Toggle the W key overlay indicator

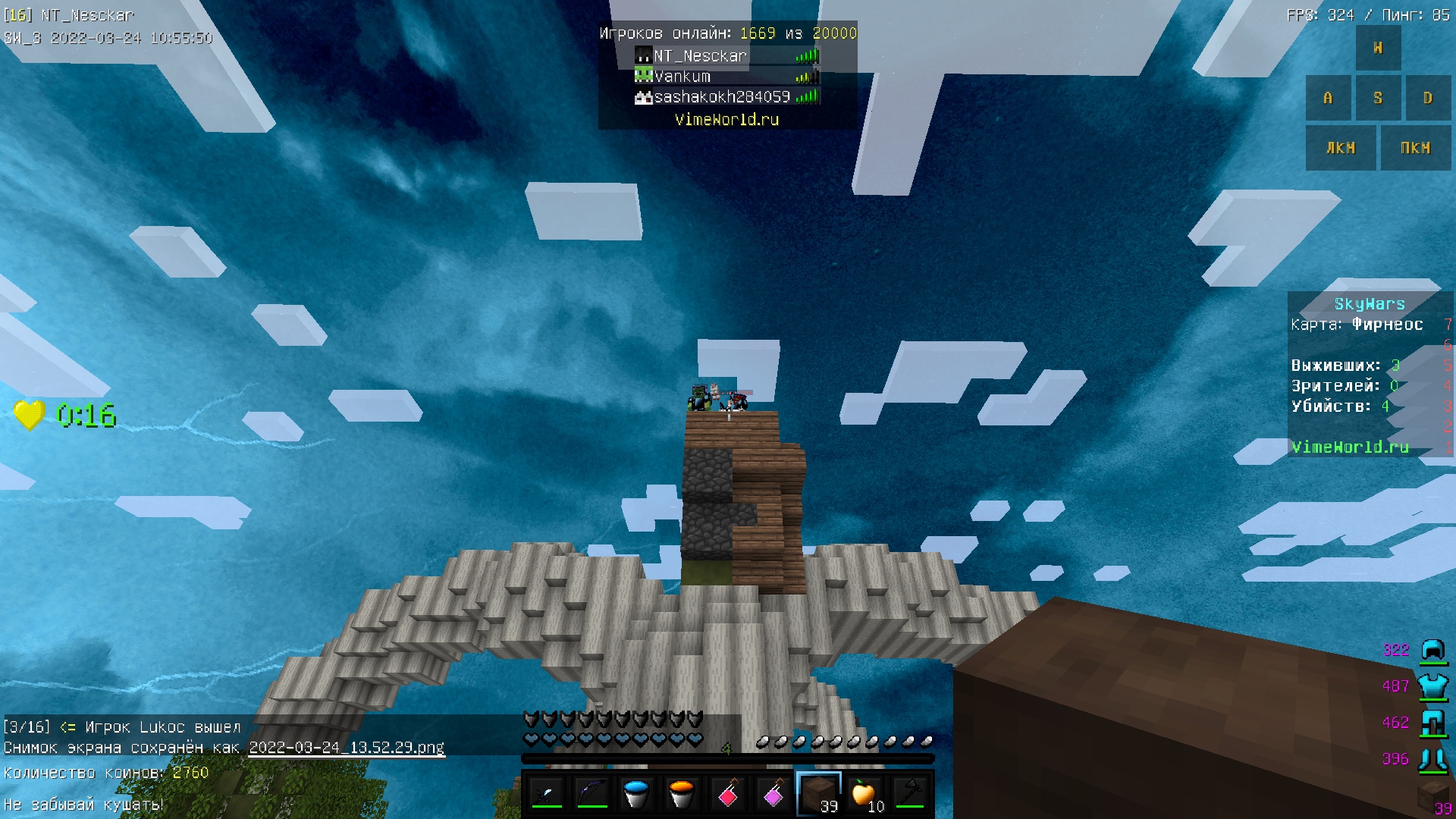pos(1378,47)
